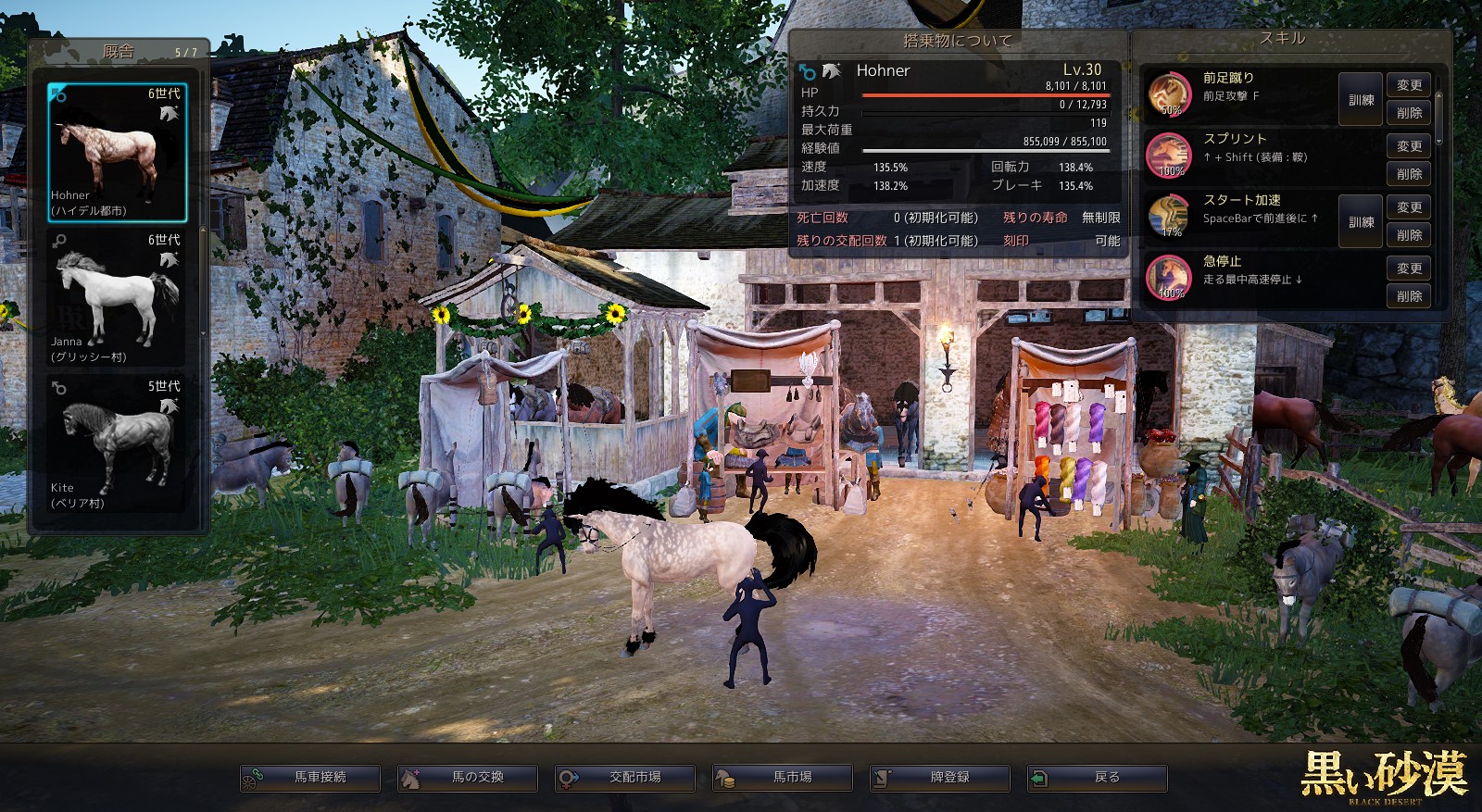Click 変更 for the スタート加速 skill
The height and width of the screenshot is (812, 1482).
[1409, 207]
